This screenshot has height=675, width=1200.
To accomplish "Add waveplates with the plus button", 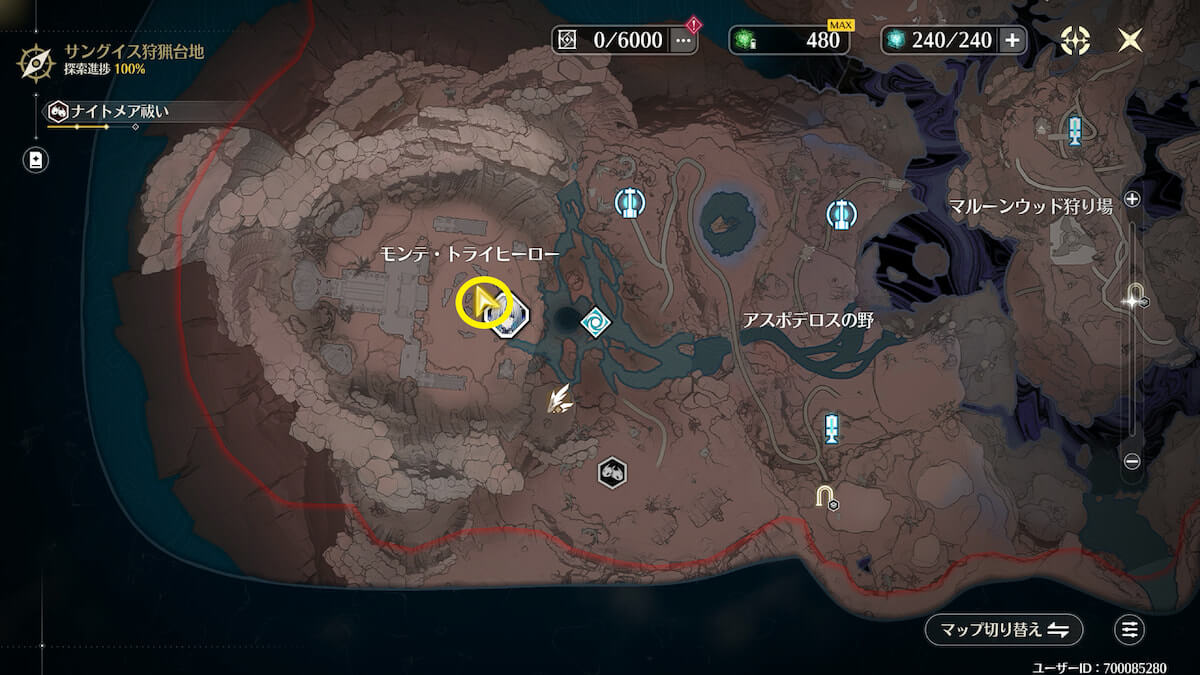I will (1012, 40).
